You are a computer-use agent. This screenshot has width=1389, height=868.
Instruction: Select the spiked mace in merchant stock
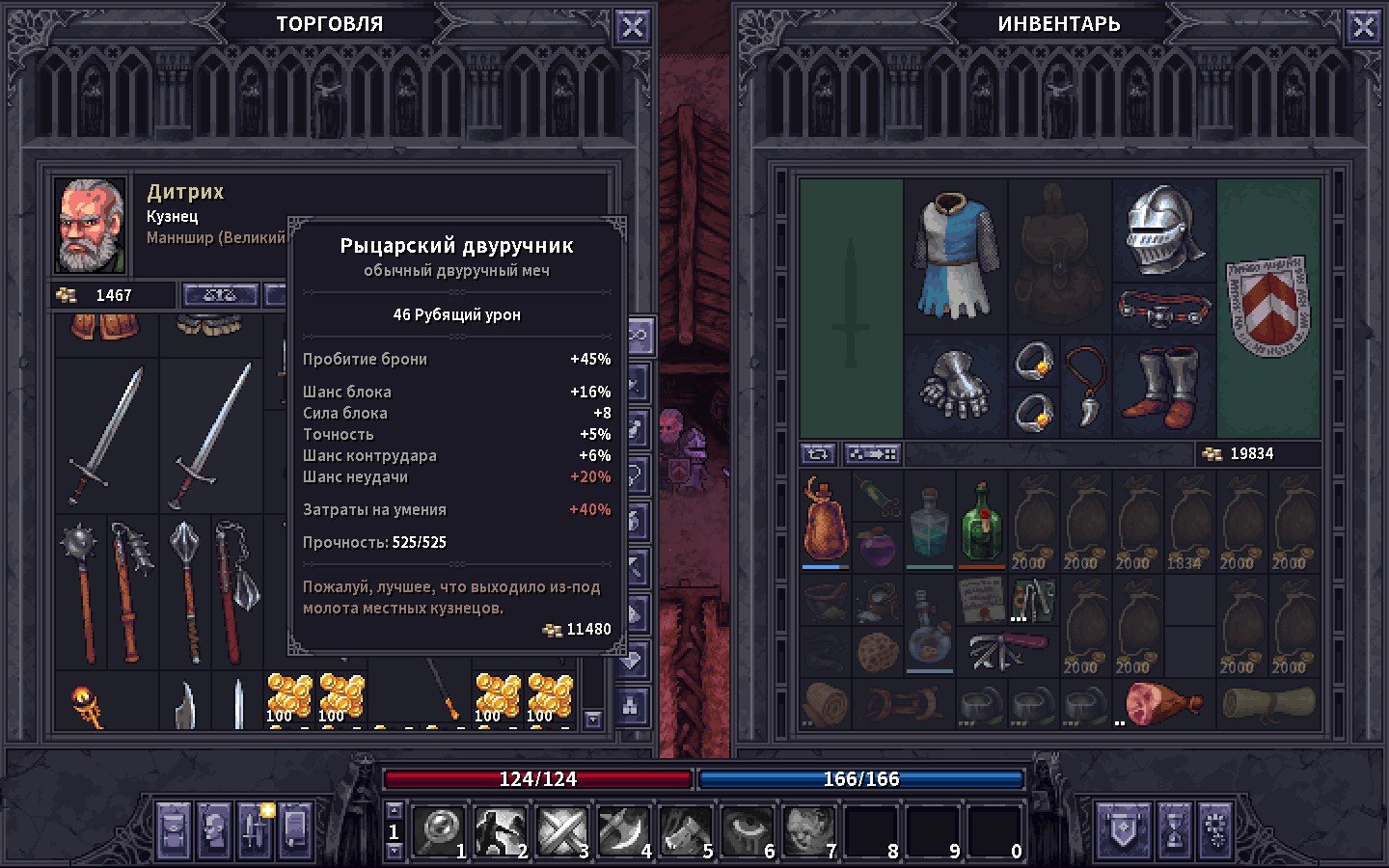coord(80,590)
